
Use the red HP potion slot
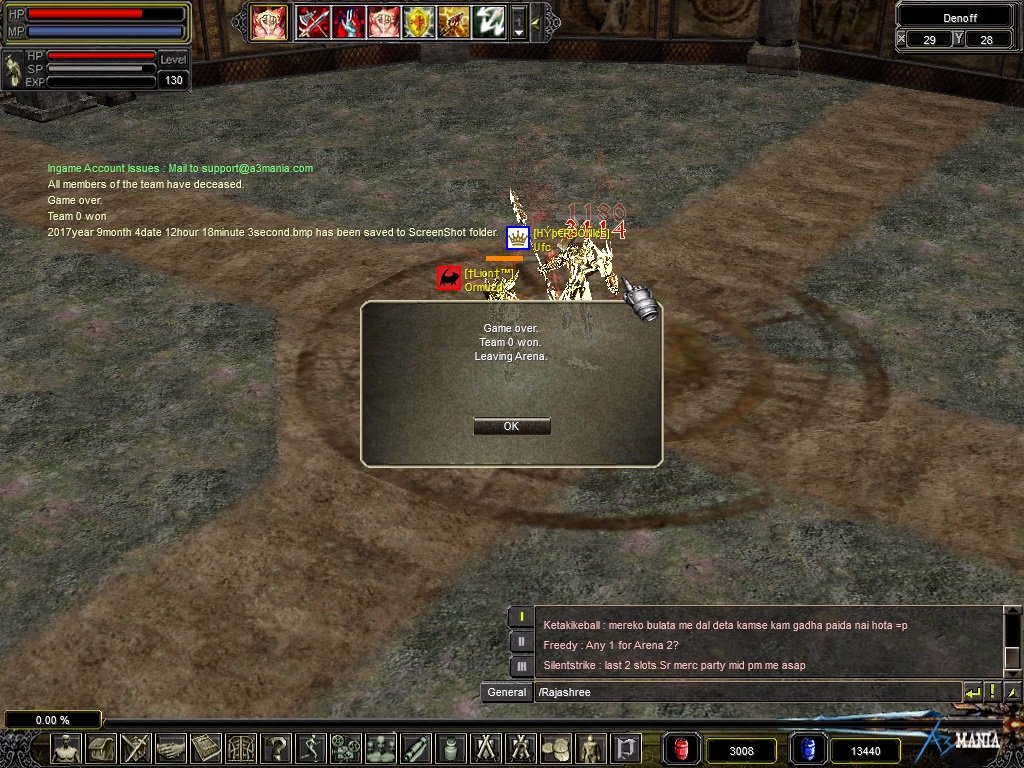680,749
